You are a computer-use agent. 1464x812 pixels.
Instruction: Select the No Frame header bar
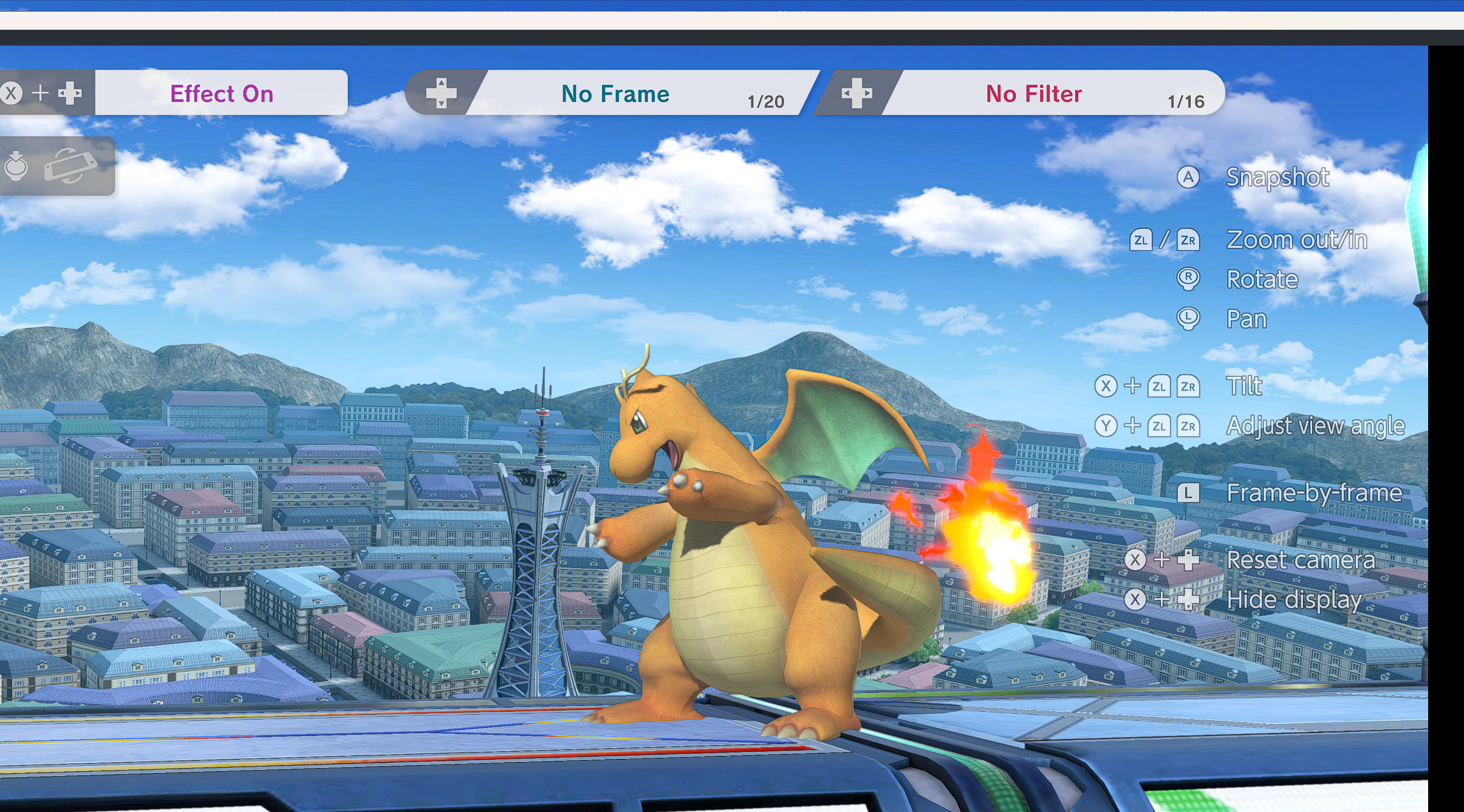[x=615, y=93]
